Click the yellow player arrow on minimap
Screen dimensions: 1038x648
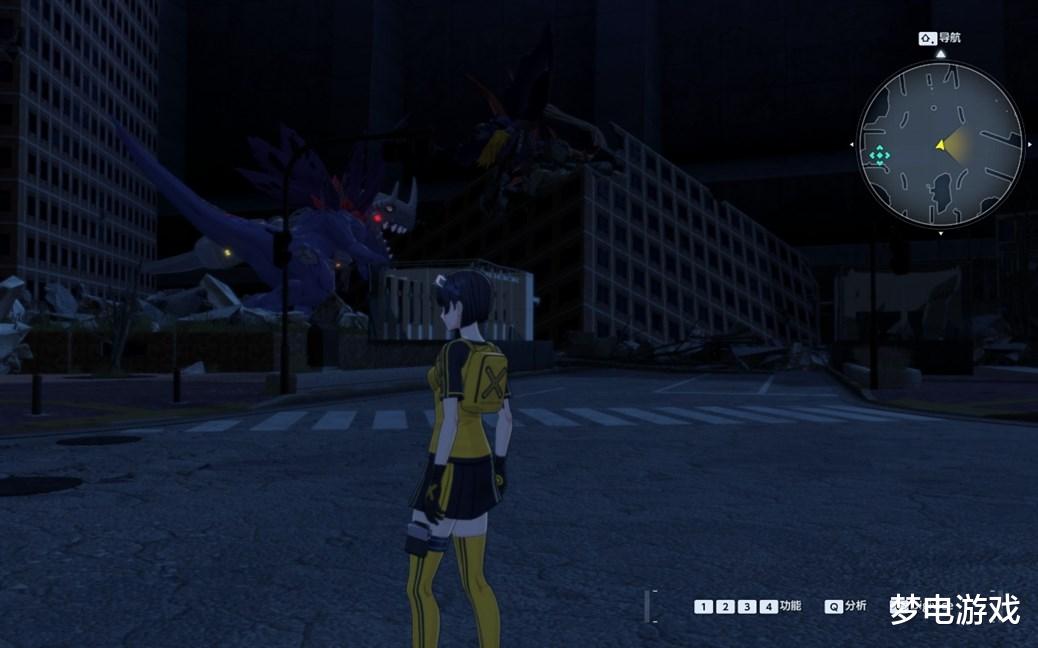(x=940, y=145)
